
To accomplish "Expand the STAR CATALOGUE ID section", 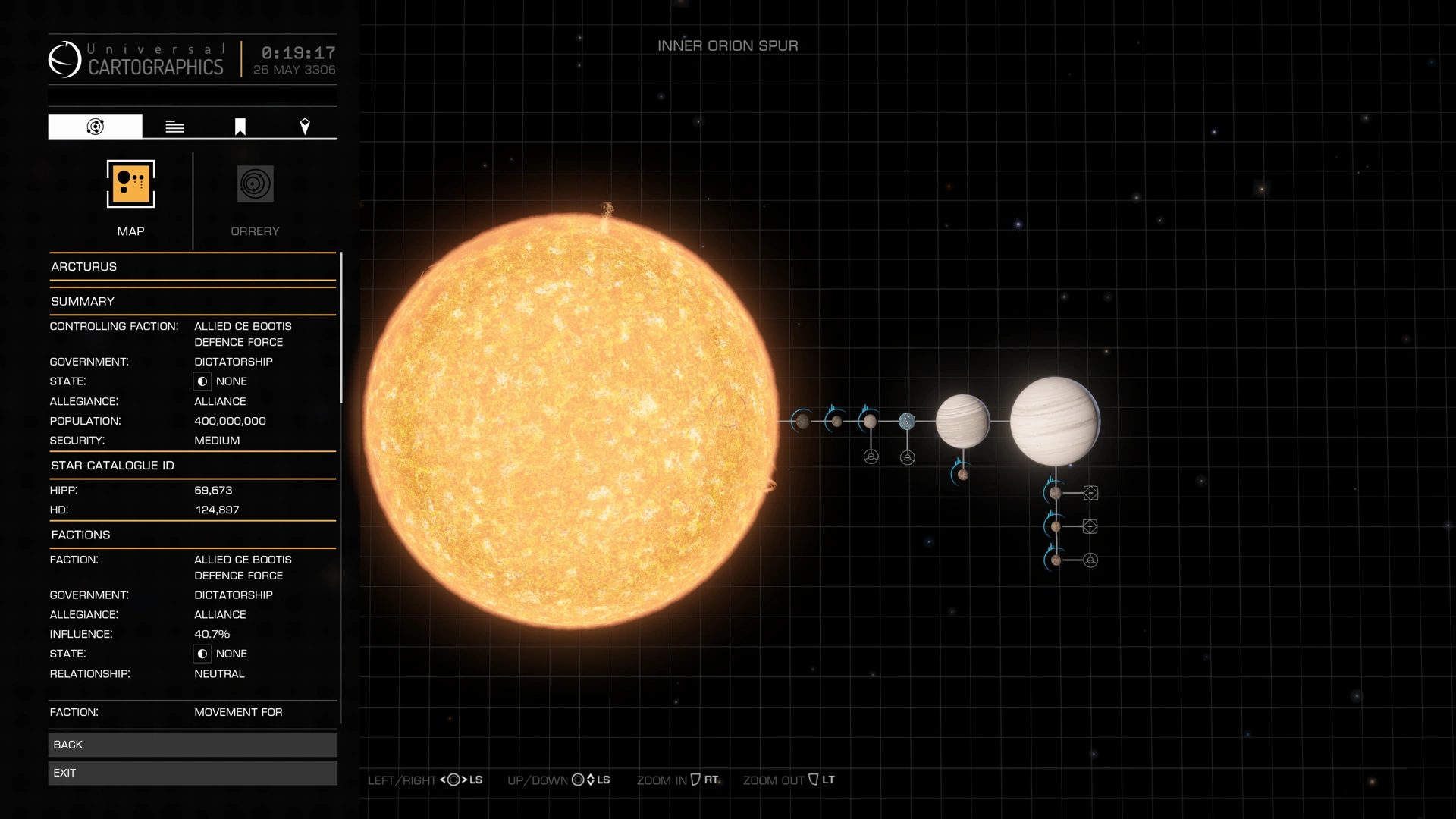I will coord(113,465).
